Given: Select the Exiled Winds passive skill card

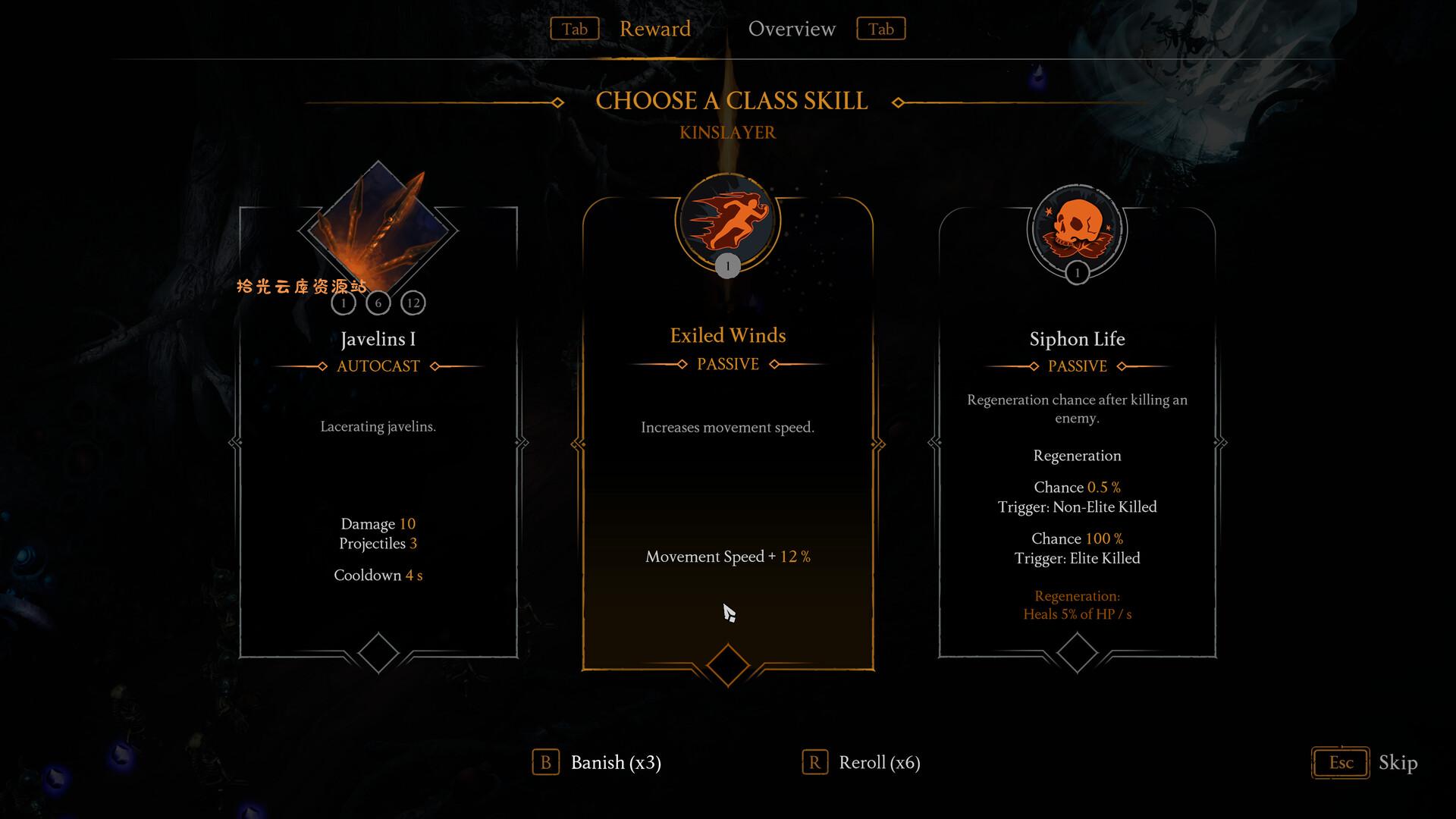Looking at the screenshot, I should click(x=727, y=470).
